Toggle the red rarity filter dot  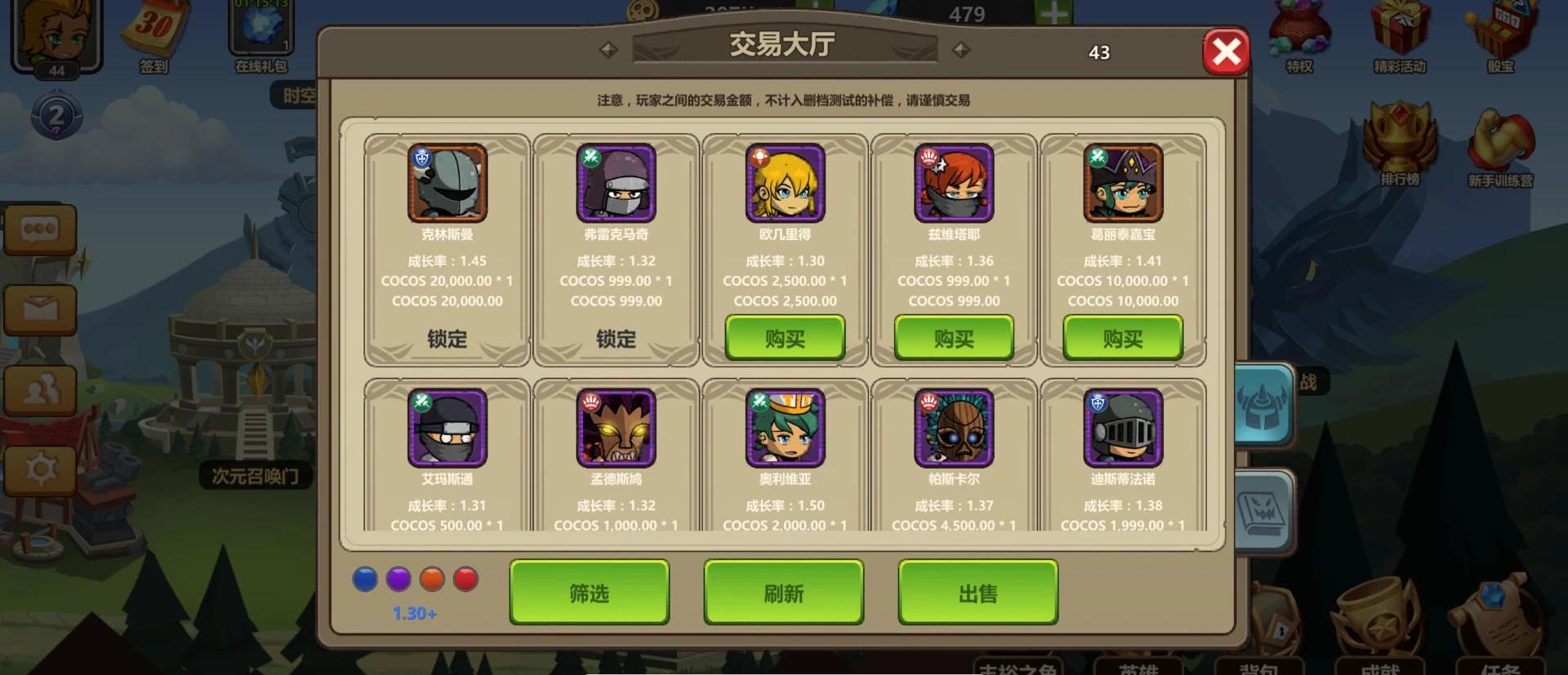(465, 580)
